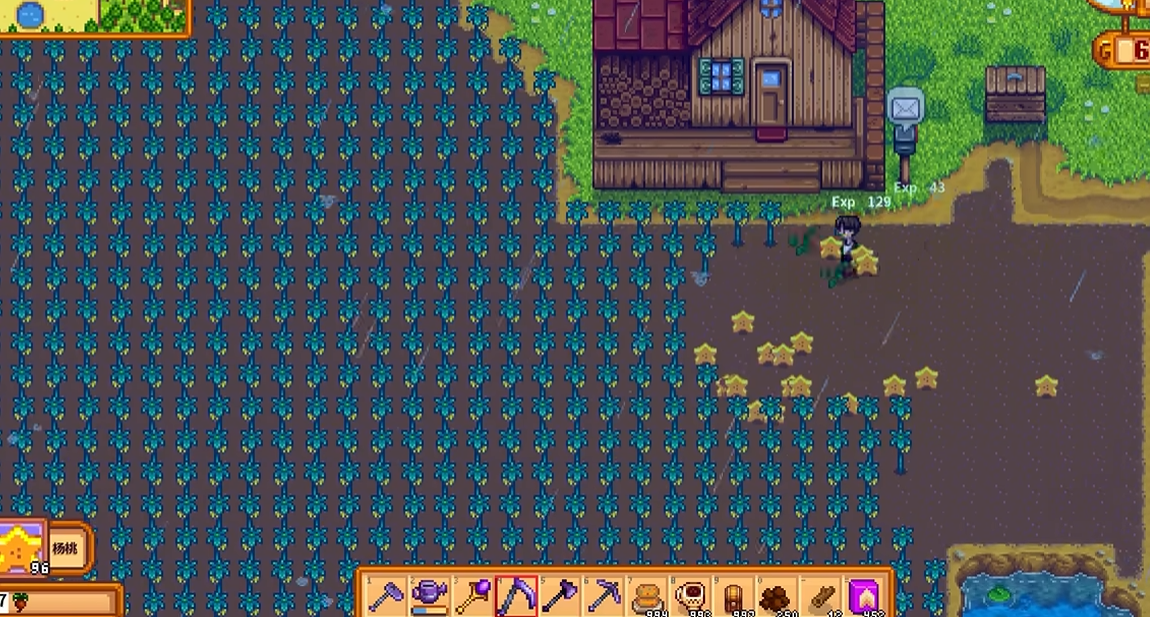Pick the coffee cup item slot
The height and width of the screenshot is (617, 1150).
click(x=690, y=596)
